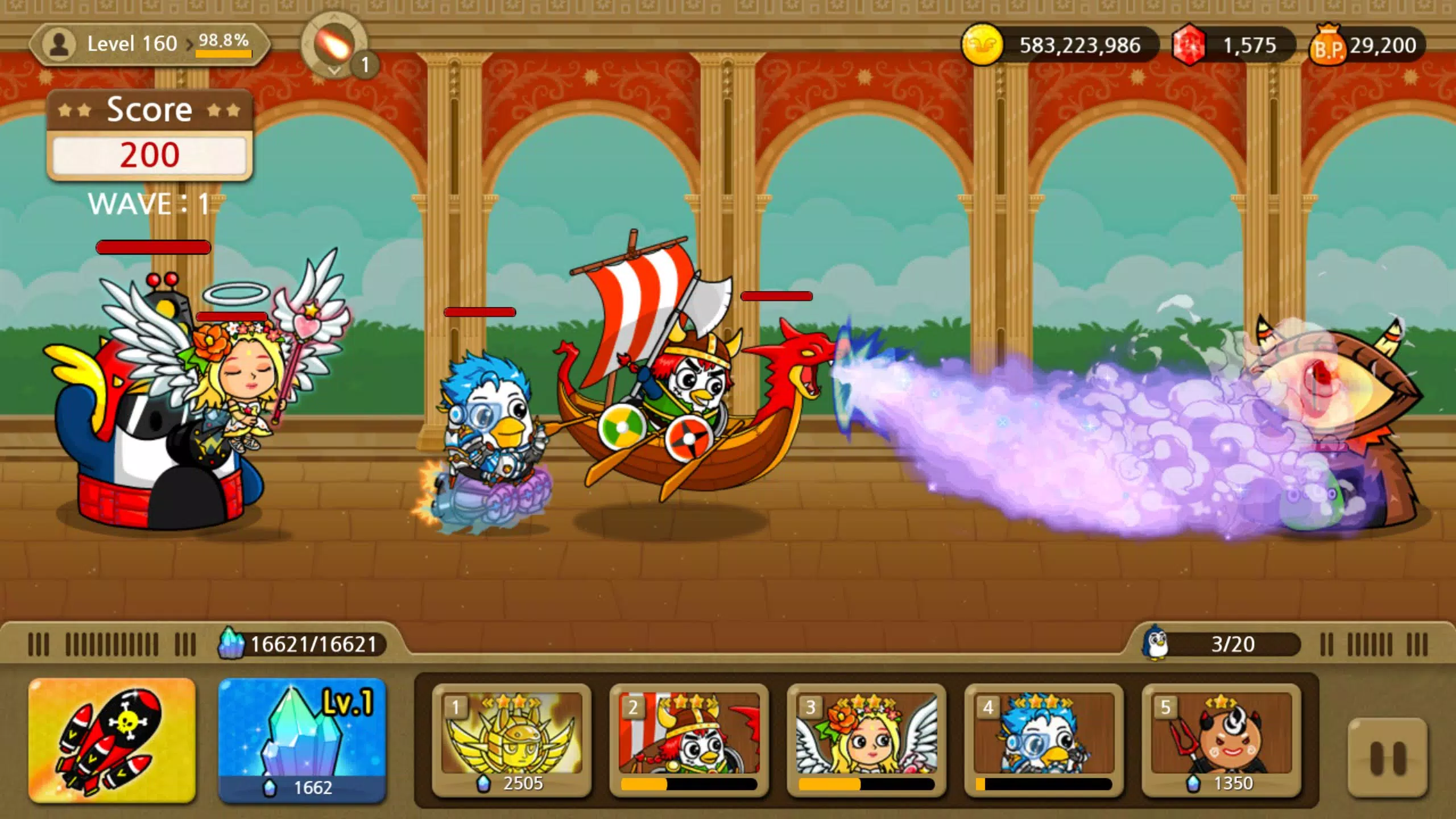Pick the blue-haired penguin unit card
Viewport: 1456px width, 819px height.
coord(1044,740)
